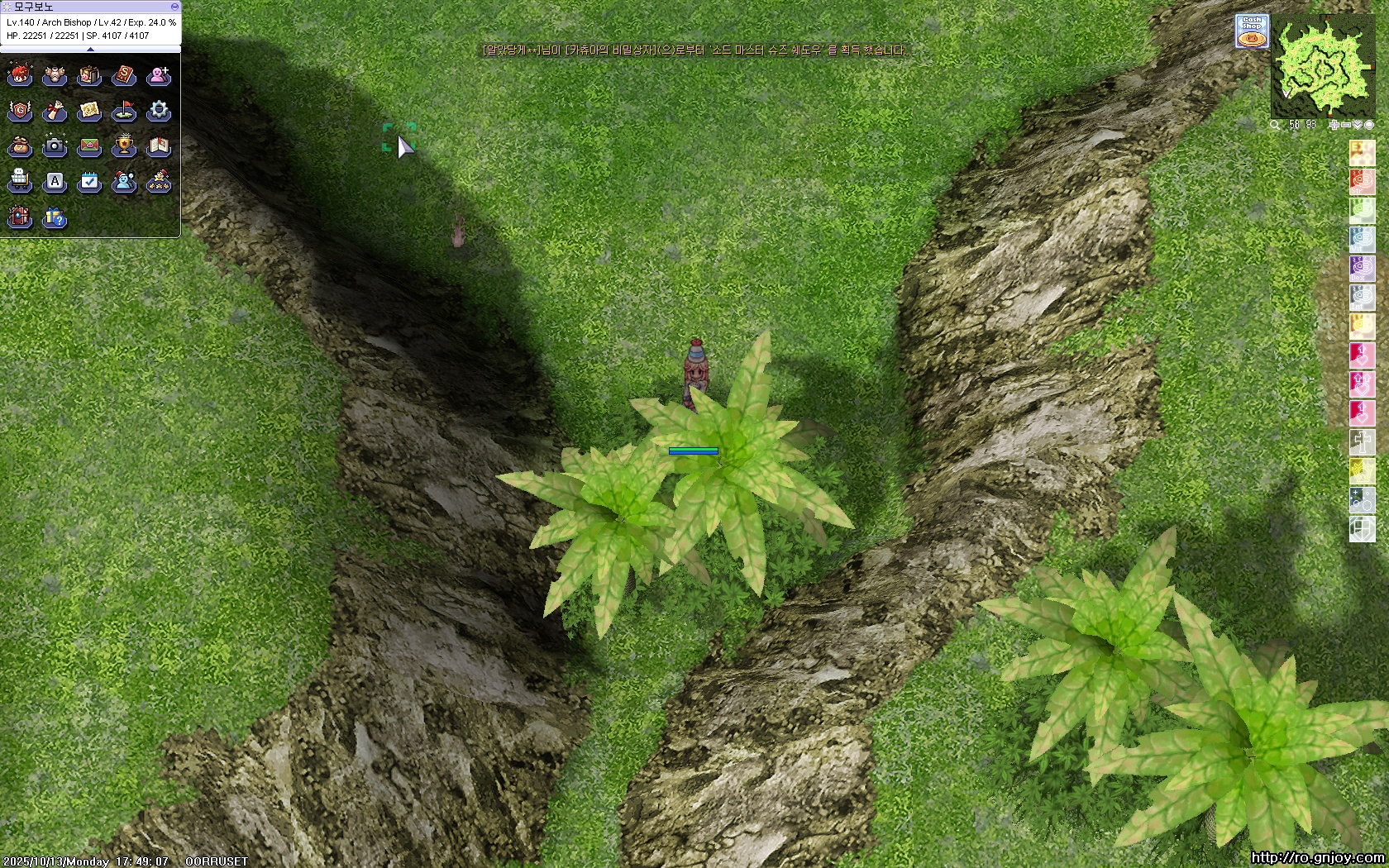Open the world map parchment icon
1389x868 pixels.
tap(89, 111)
